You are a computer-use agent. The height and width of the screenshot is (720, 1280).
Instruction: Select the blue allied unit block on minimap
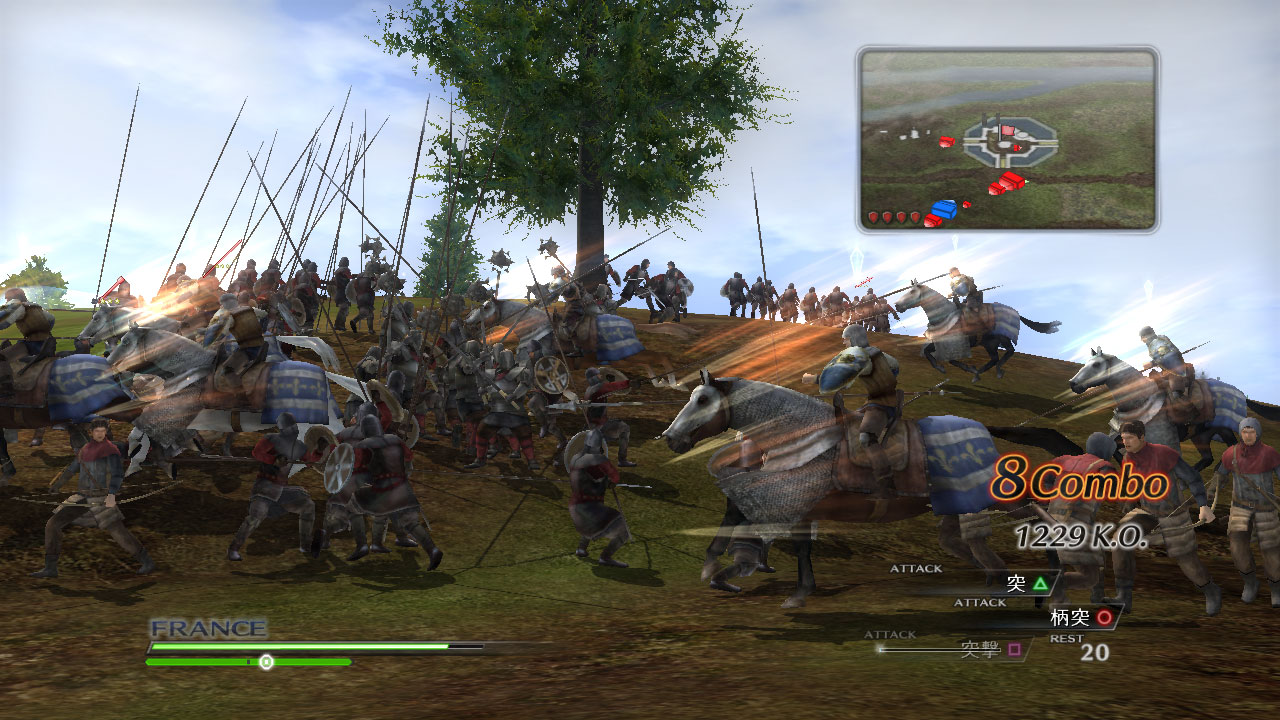[x=944, y=211]
